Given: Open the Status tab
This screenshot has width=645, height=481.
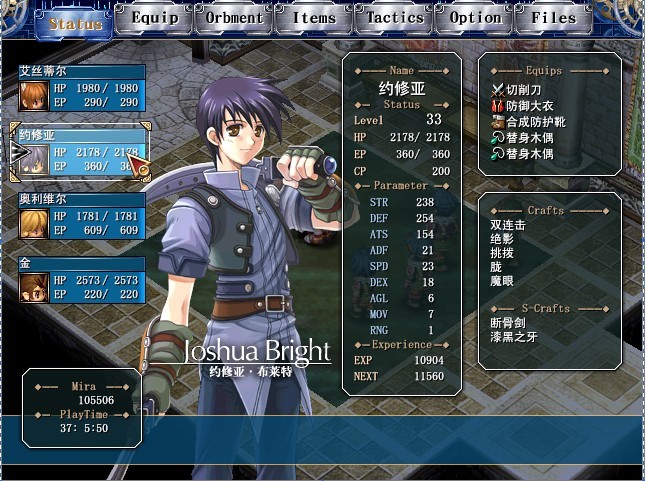Looking at the screenshot, I should tap(75, 22).
